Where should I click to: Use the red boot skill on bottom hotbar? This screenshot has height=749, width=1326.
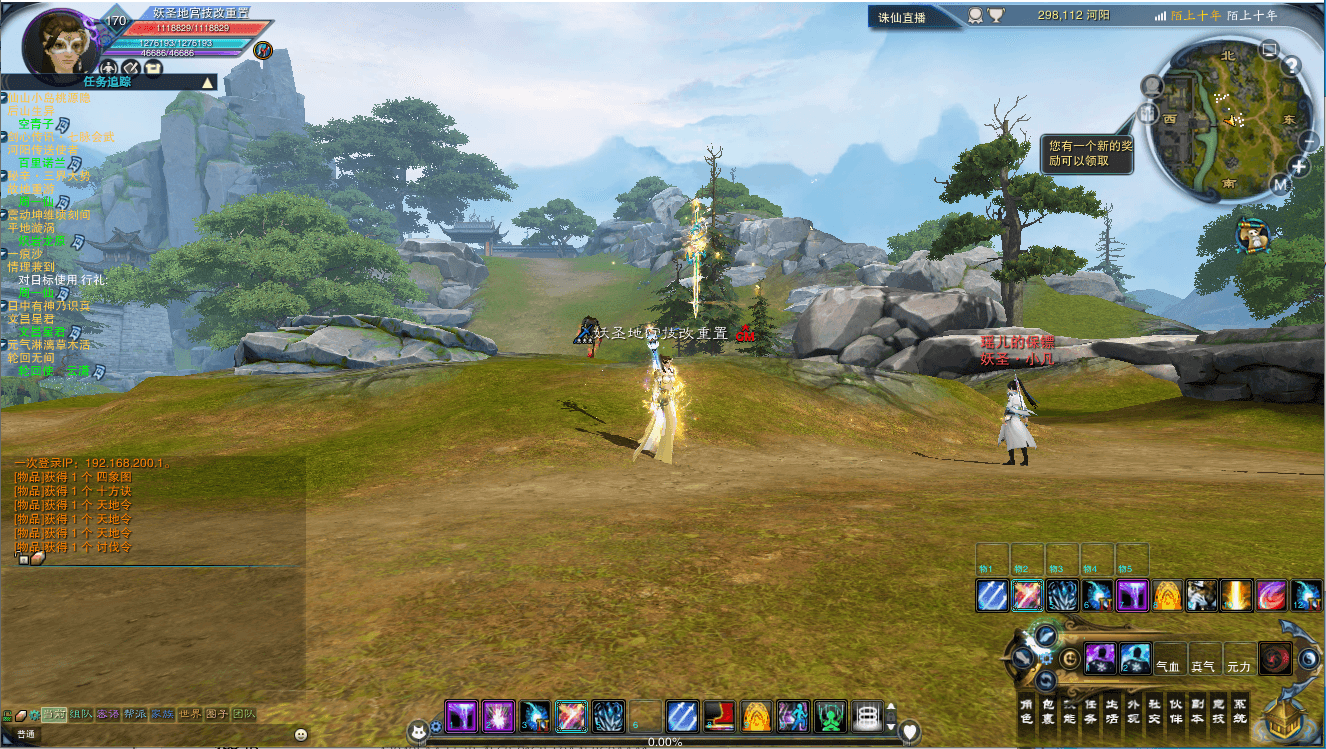click(718, 716)
